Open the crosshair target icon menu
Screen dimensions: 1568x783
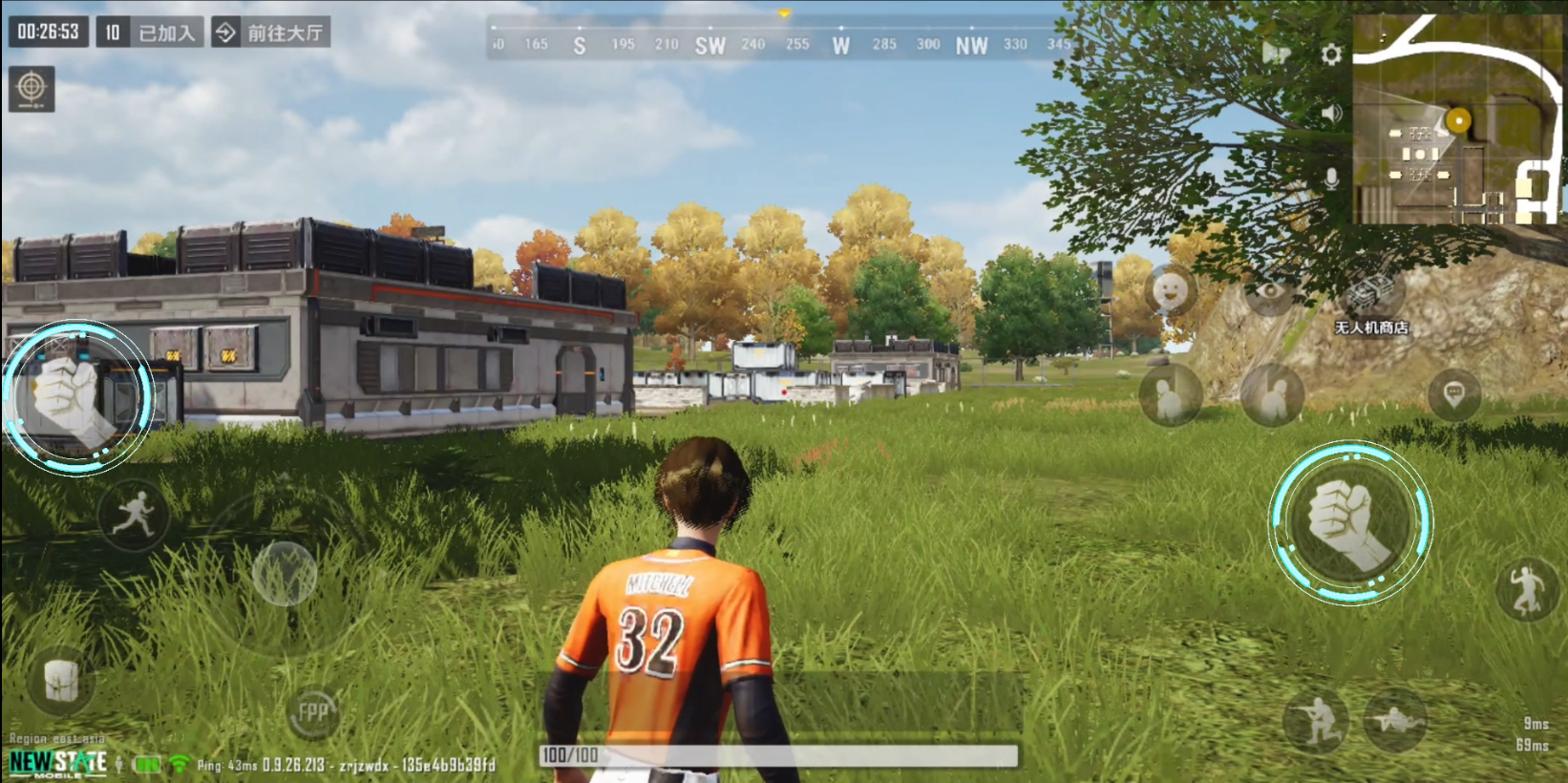click(32, 89)
